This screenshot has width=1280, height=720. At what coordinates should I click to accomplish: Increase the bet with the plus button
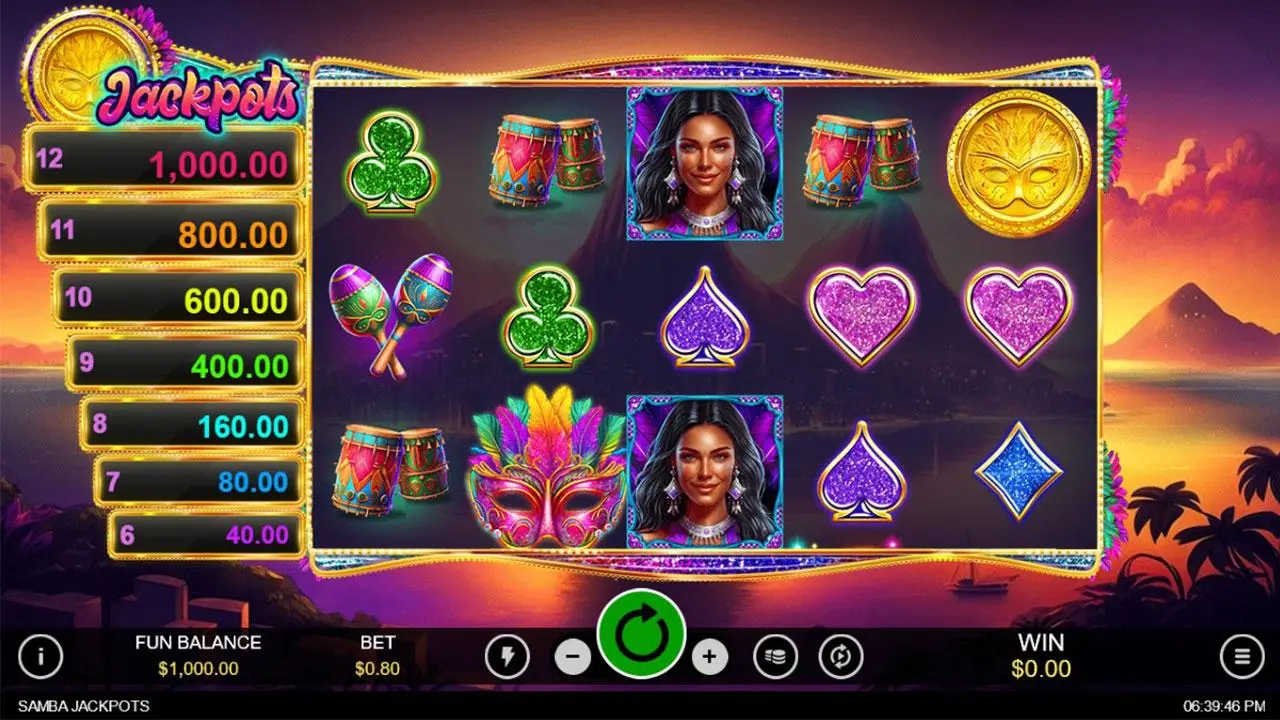(x=710, y=657)
